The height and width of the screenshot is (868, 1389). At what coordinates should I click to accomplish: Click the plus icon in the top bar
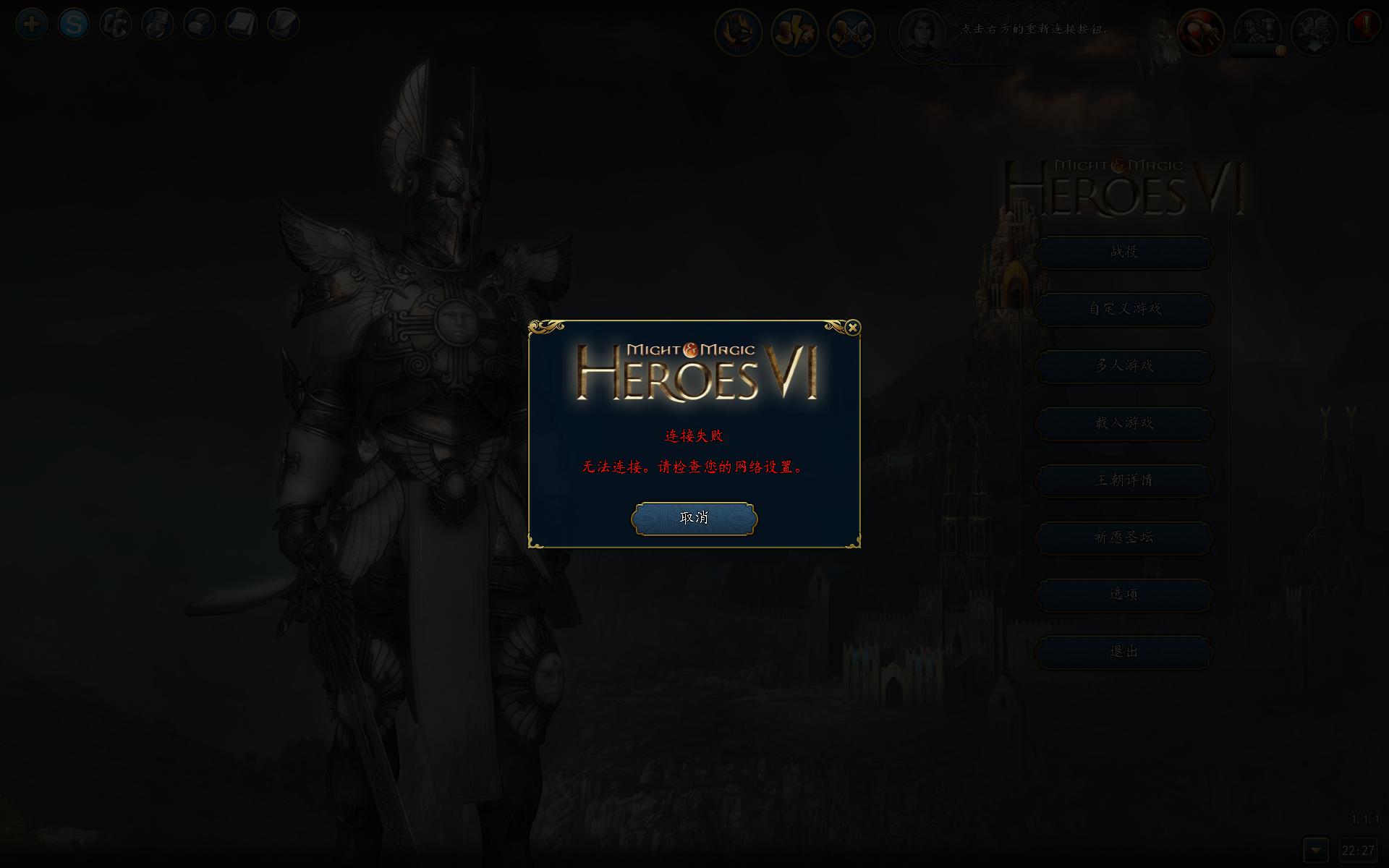(x=32, y=25)
